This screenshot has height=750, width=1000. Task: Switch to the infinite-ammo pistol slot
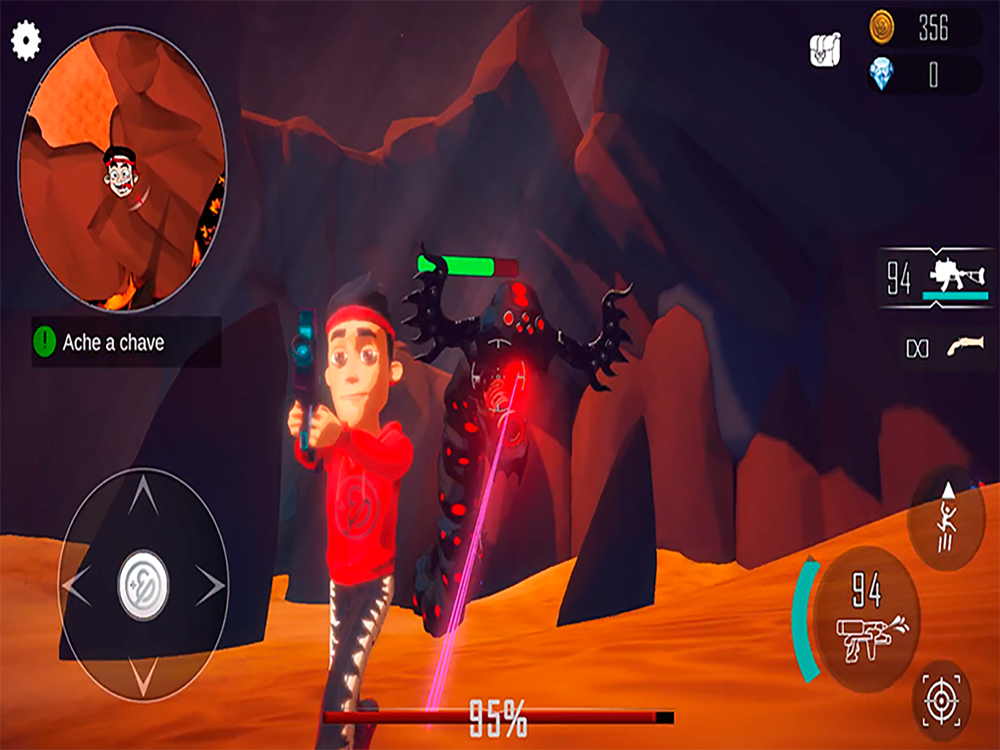click(945, 347)
